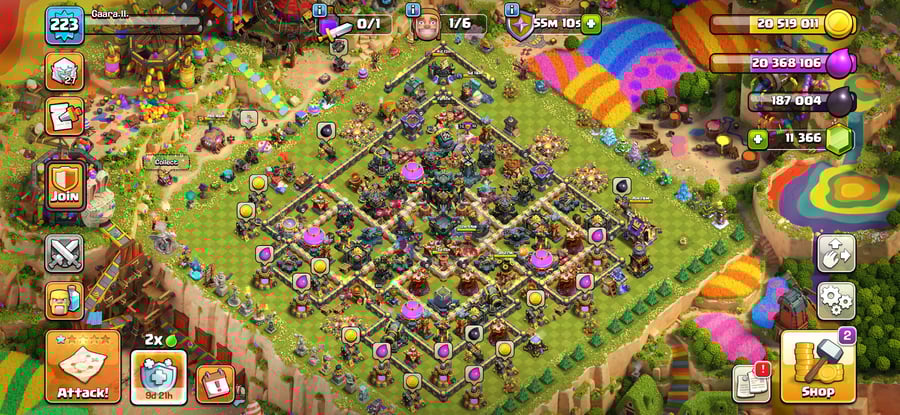Image resolution: width=900 pixels, height=415 pixels.
Task: Open the settings gears menu
Action: 835,298
